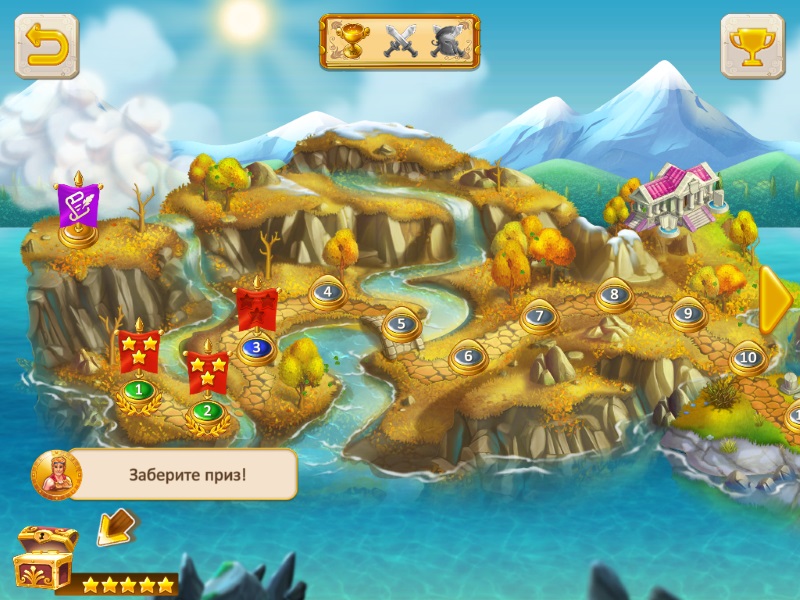The height and width of the screenshot is (600, 800).
Task: Select level 10 node
Action: pyautogui.click(x=747, y=356)
